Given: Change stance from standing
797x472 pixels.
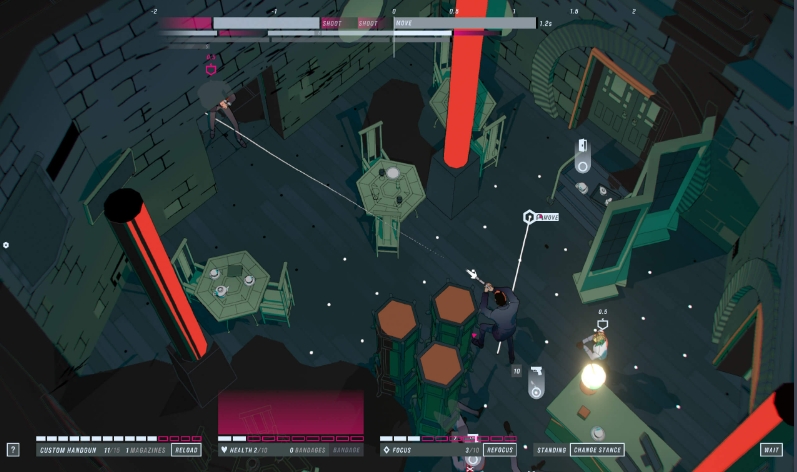Looking at the screenshot, I should click(x=597, y=450).
